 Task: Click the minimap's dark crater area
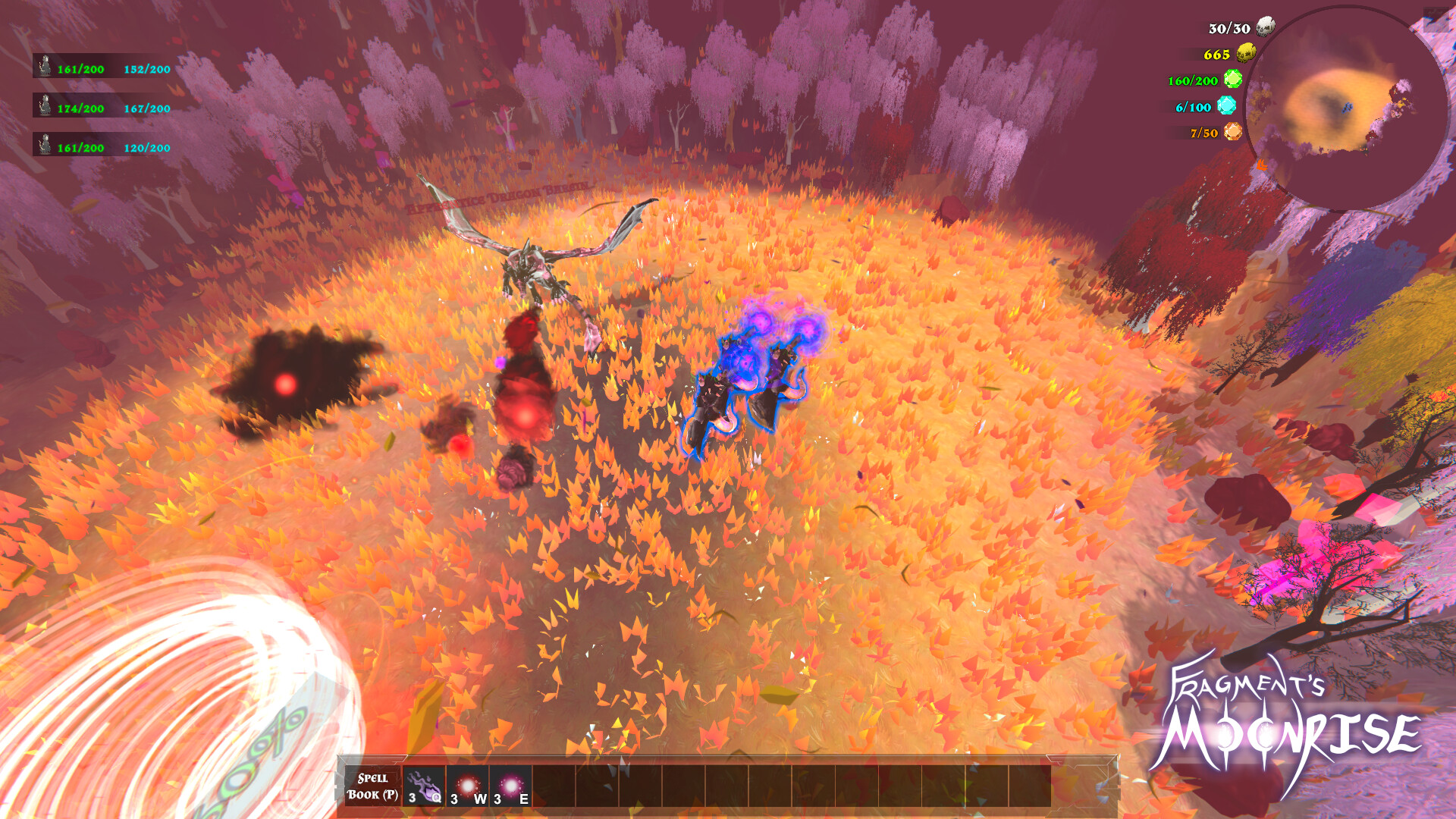pos(1331,106)
